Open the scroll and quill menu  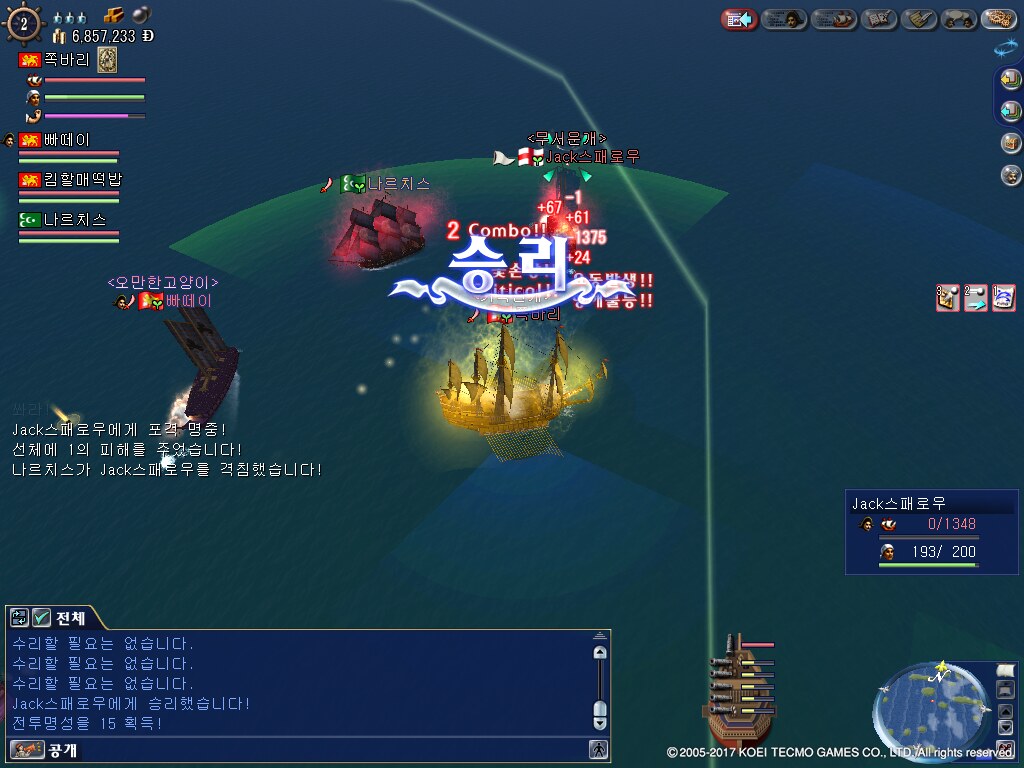919,19
